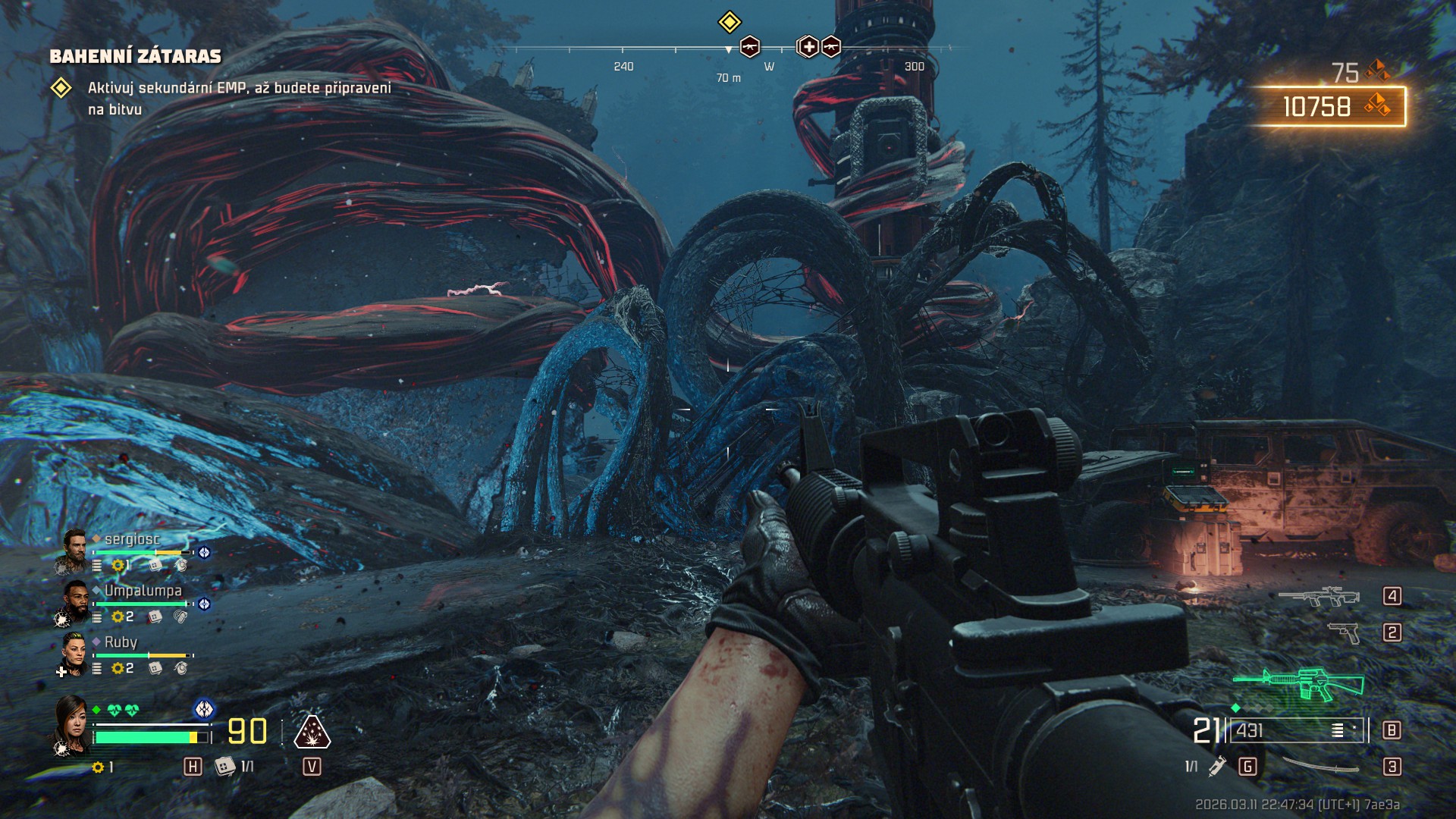This screenshot has height=819, width=1456.
Task: Pick teammate Ruby's portrait
Action: pos(74,654)
